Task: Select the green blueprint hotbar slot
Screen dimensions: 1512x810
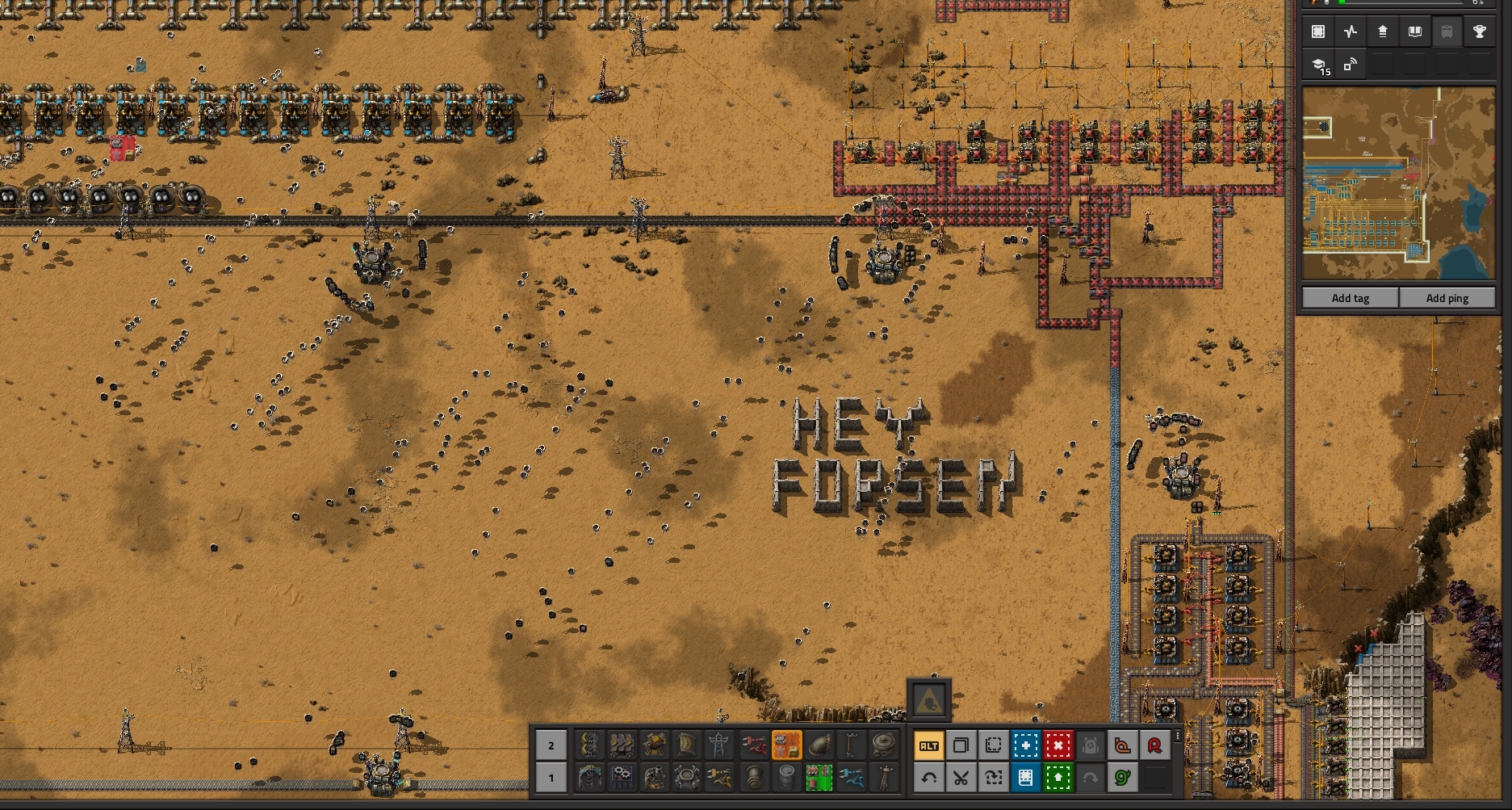Action: pyautogui.click(x=819, y=778)
